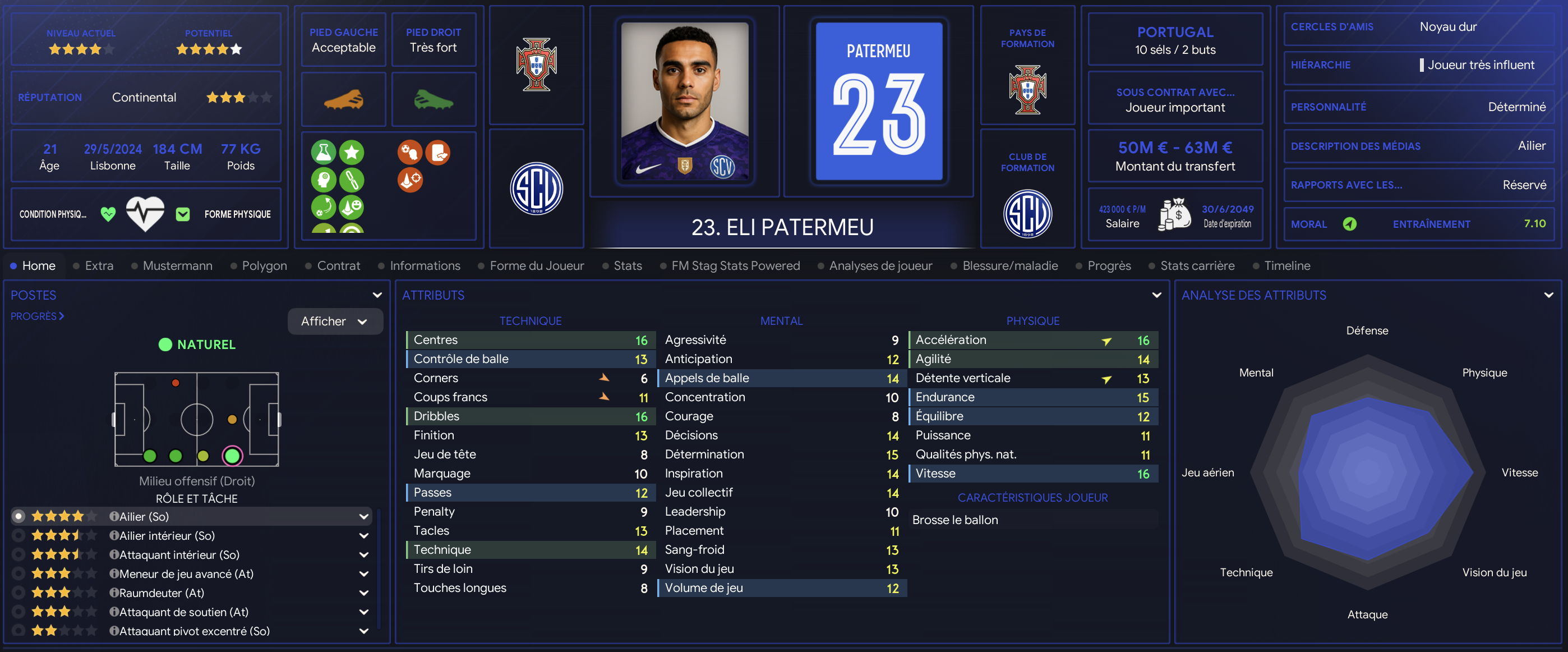Image resolution: width=1568 pixels, height=652 pixels.
Task: Show the Contrat tab
Action: point(338,266)
